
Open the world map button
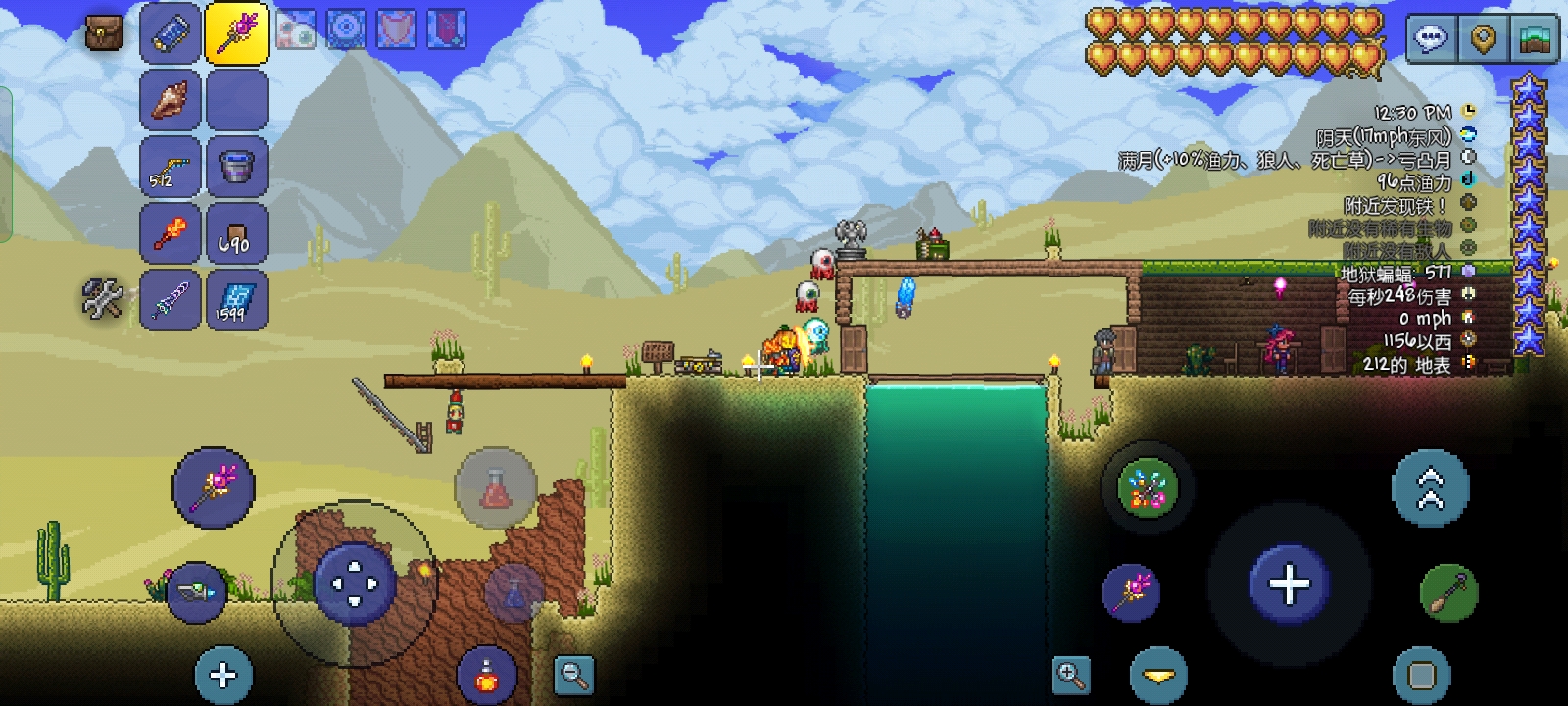tap(1535, 39)
